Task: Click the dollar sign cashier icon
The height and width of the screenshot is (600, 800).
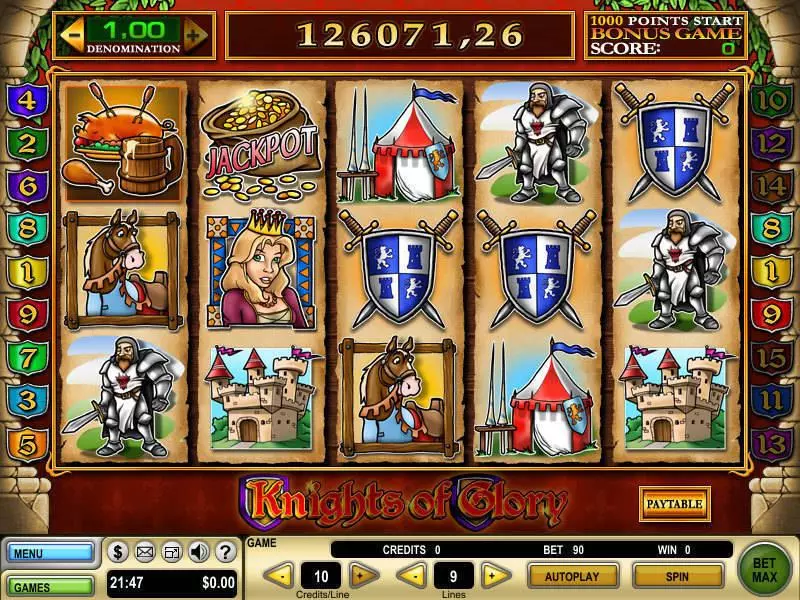Action: click(118, 551)
